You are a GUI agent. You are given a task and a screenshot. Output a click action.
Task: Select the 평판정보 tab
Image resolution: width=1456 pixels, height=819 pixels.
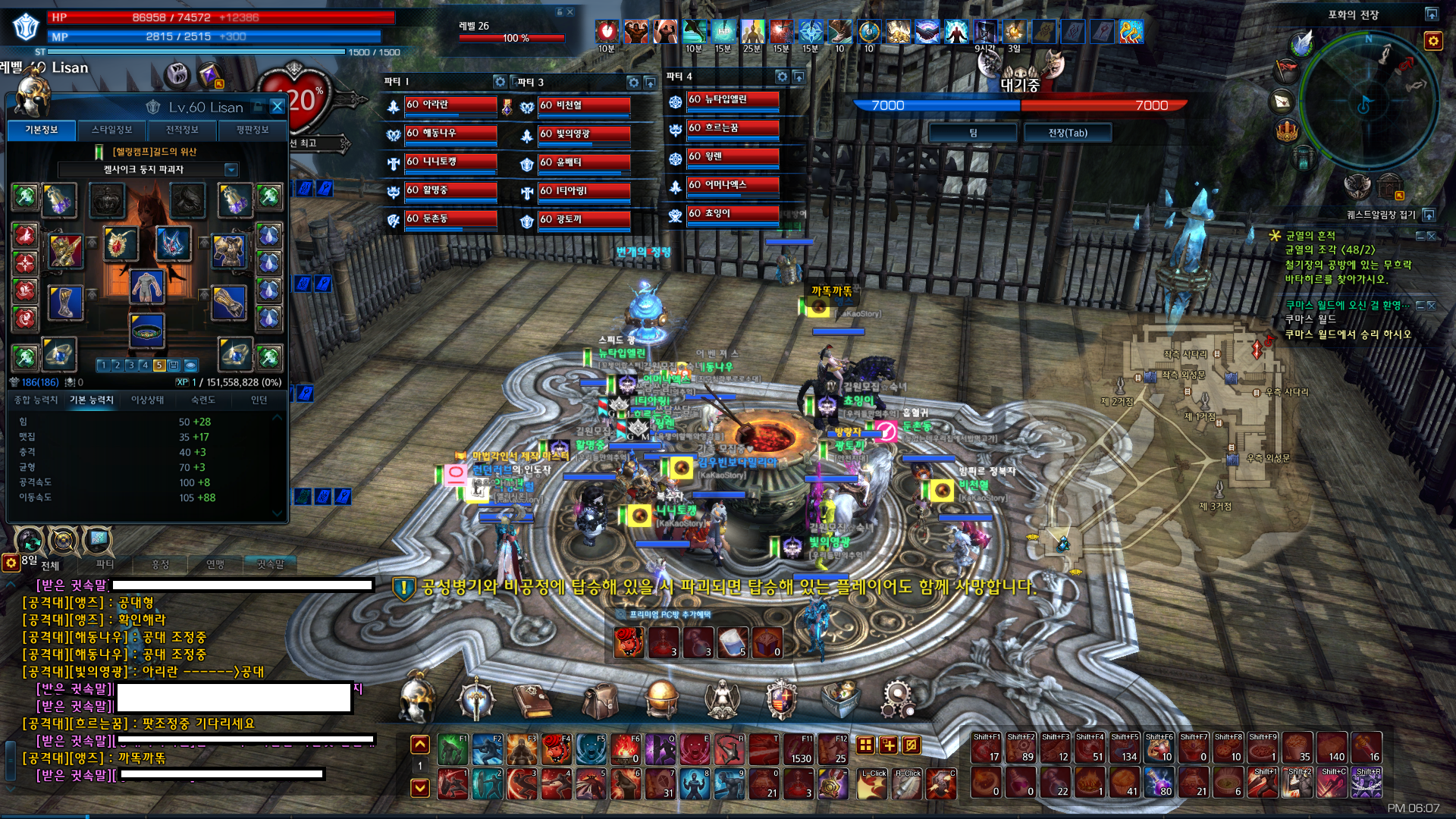(x=252, y=130)
